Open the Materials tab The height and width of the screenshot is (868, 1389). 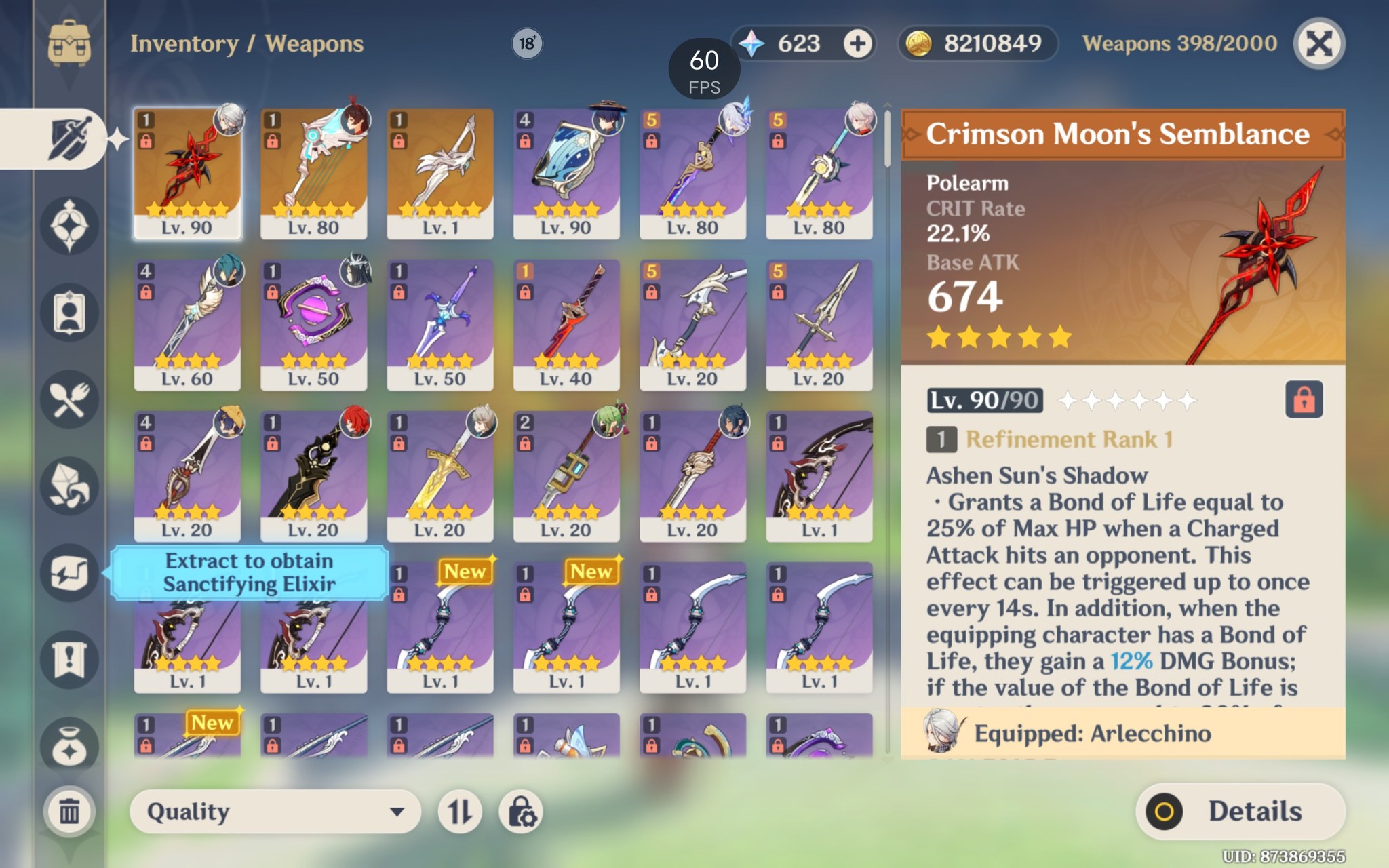tap(69, 486)
